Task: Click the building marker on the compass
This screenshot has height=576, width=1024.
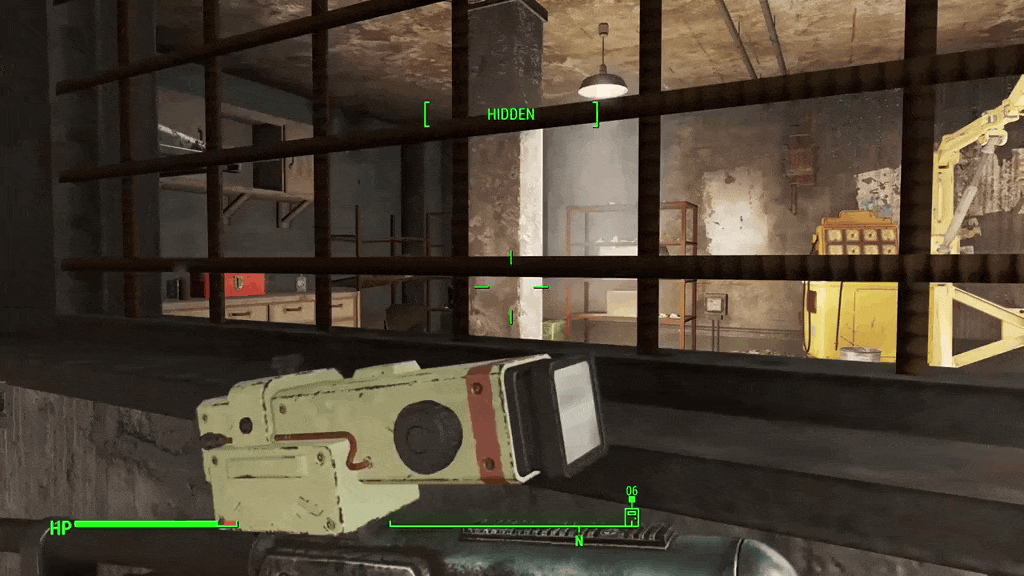Action: coord(631,515)
